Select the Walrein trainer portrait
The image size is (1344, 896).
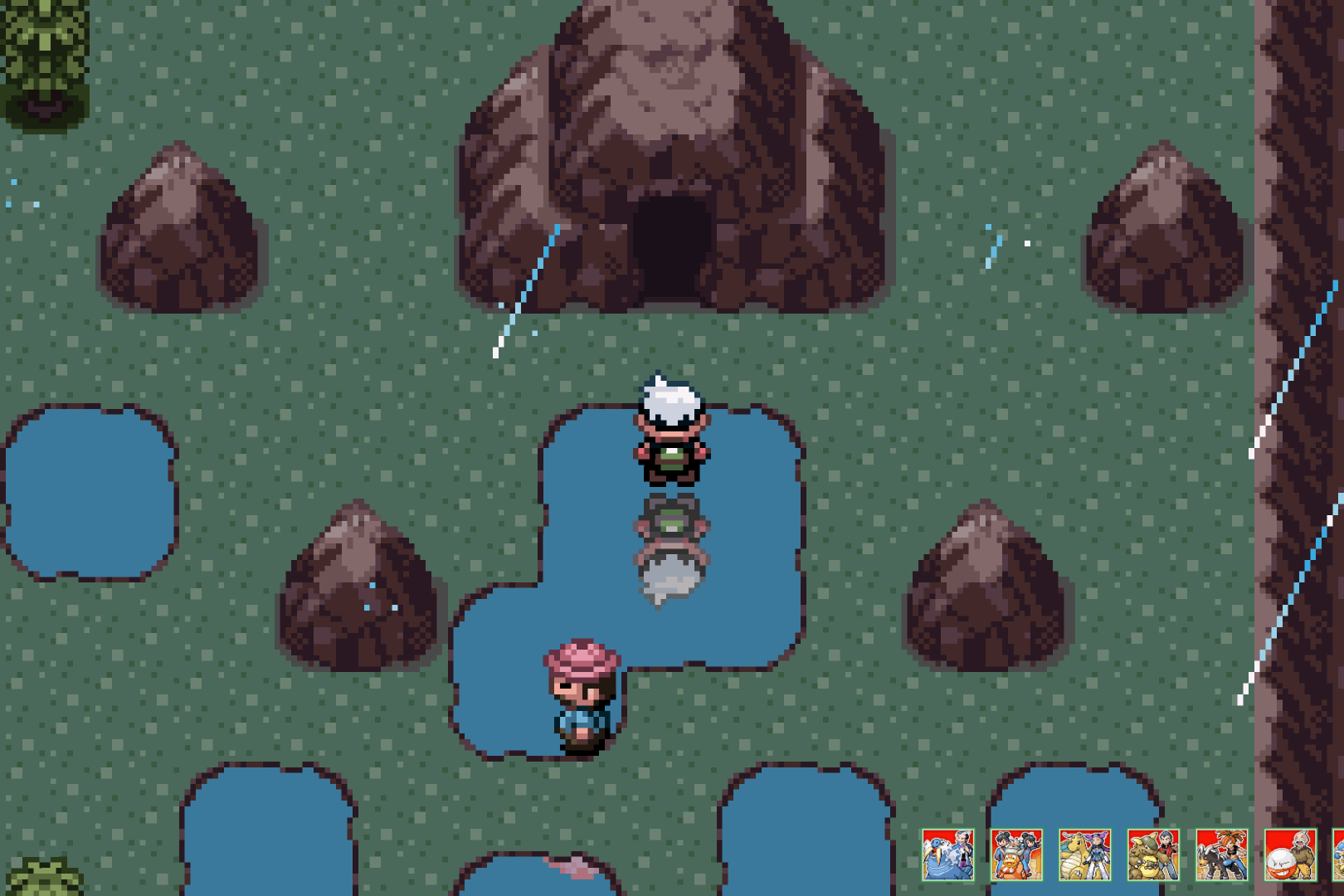[948, 855]
